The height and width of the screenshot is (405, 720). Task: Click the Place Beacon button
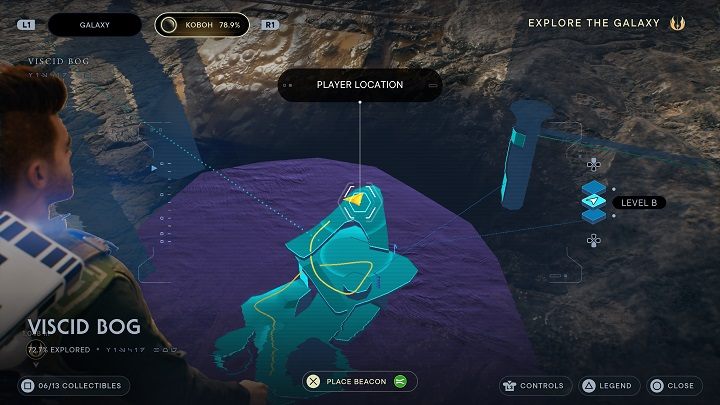coord(358,382)
